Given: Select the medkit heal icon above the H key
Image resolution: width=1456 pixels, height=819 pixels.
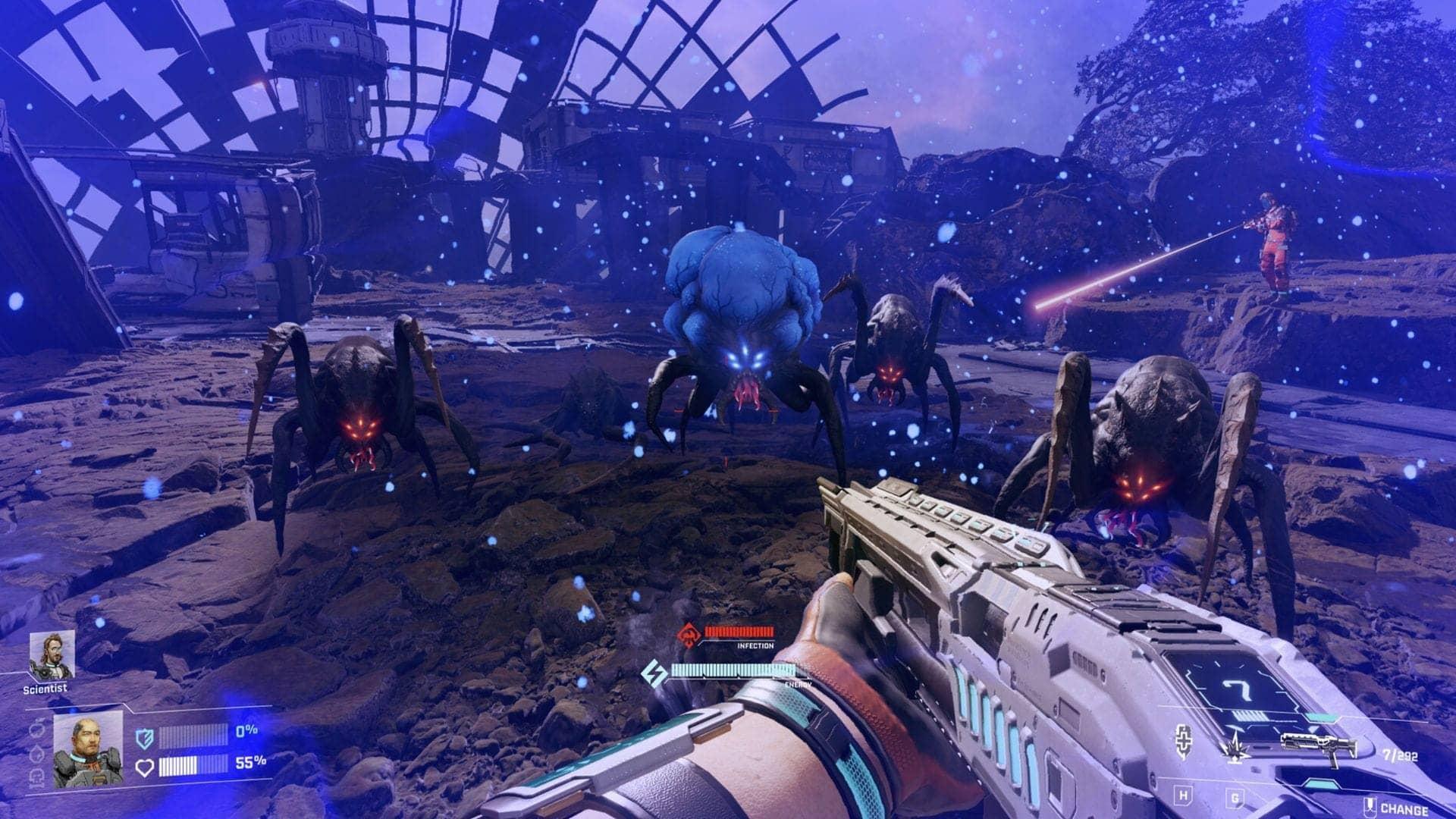Looking at the screenshot, I should click(1184, 741).
